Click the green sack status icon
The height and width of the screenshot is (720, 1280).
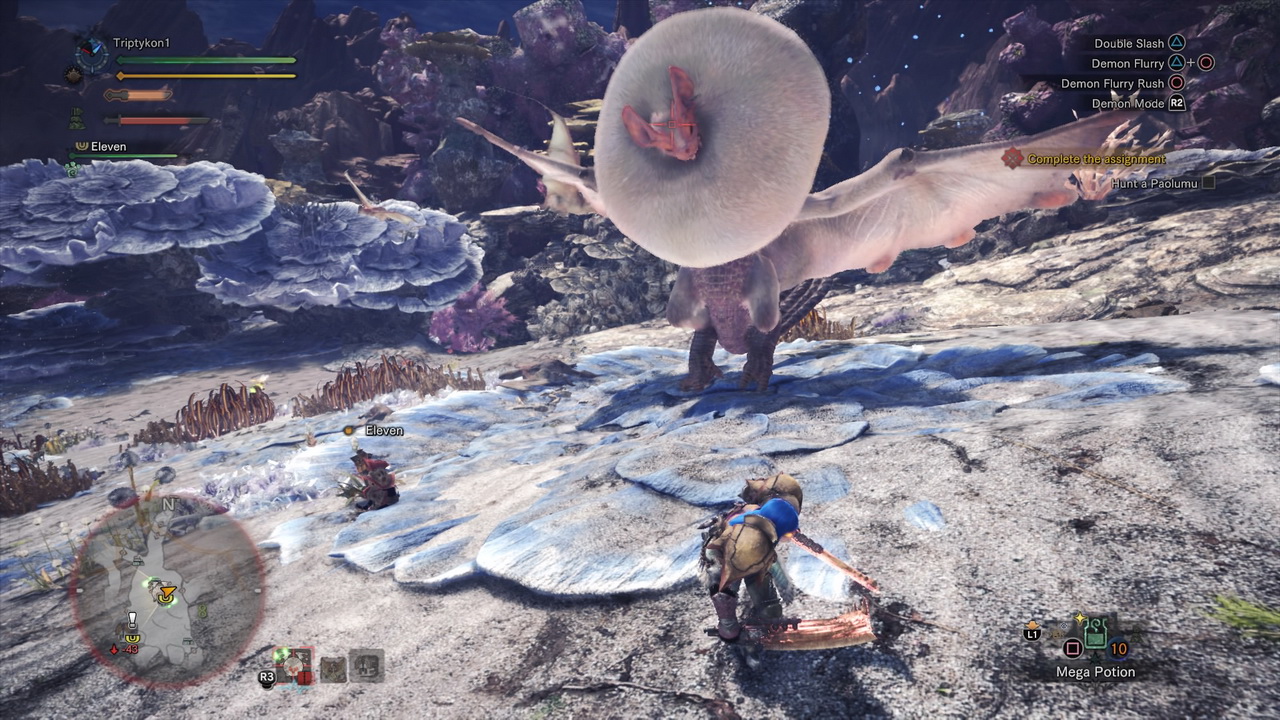77,119
